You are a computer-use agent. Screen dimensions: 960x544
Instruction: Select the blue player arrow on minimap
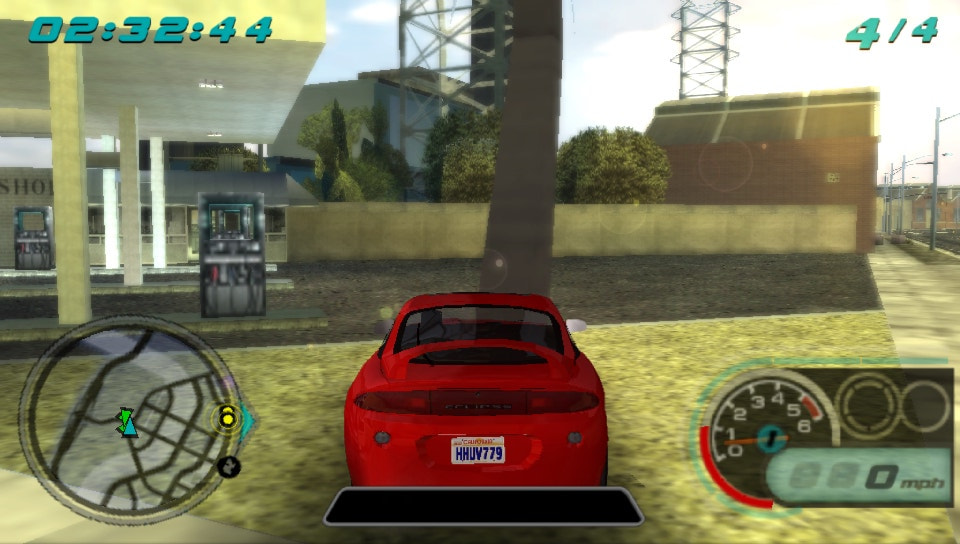(128, 424)
